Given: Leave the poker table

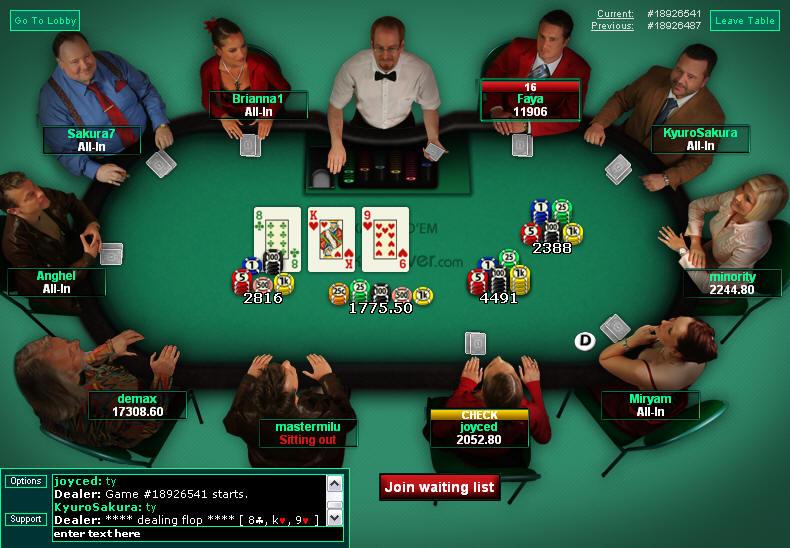Looking at the screenshot, I should 744,20.
